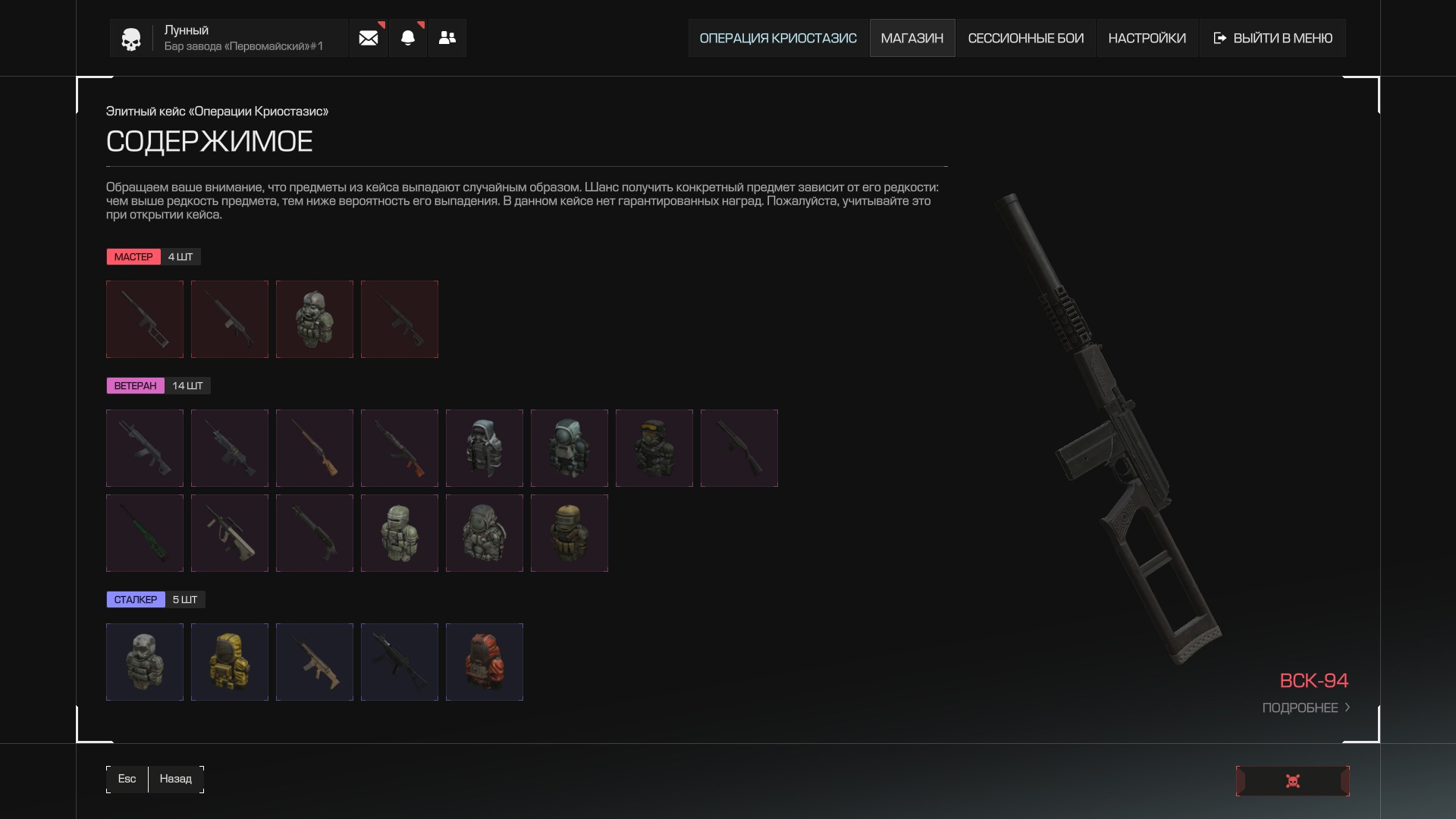Image resolution: width=1456 pixels, height=819 pixels.
Task: Choose the hooded grey suit in Ветеран tier
Action: pos(485,448)
